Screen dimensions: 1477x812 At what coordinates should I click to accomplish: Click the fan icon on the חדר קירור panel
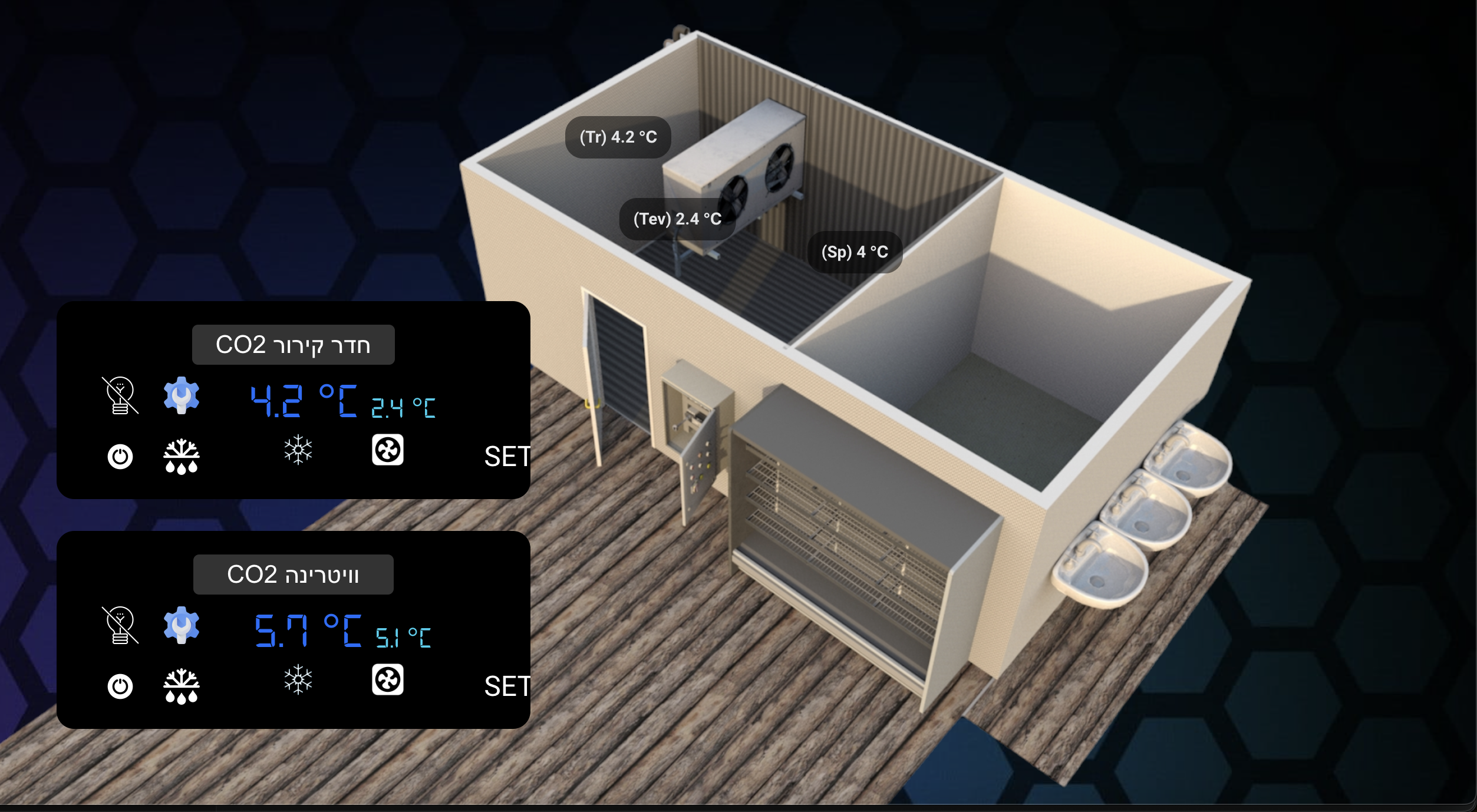(x=388, y=451)
